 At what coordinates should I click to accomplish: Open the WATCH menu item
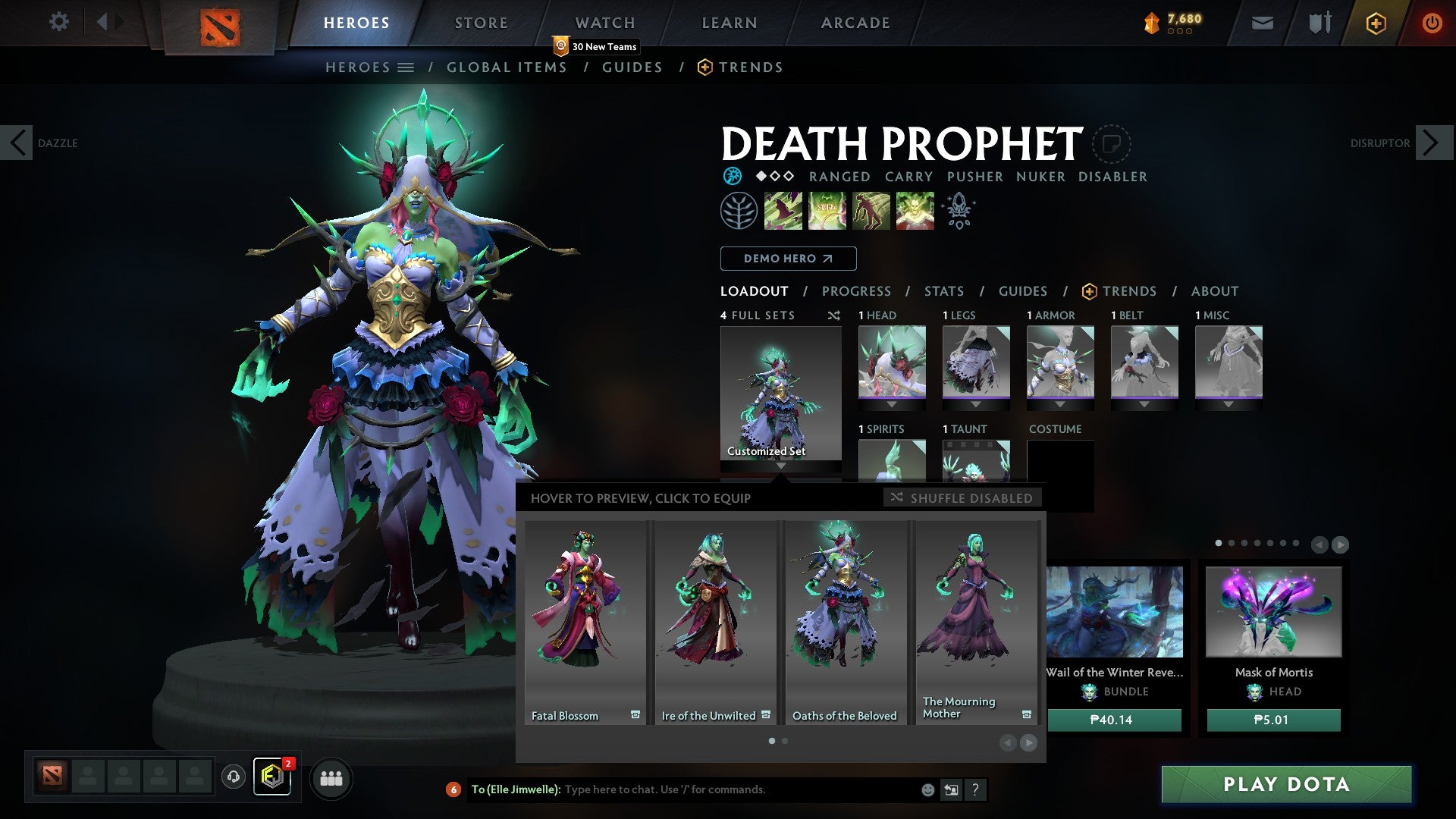(605, 22)
